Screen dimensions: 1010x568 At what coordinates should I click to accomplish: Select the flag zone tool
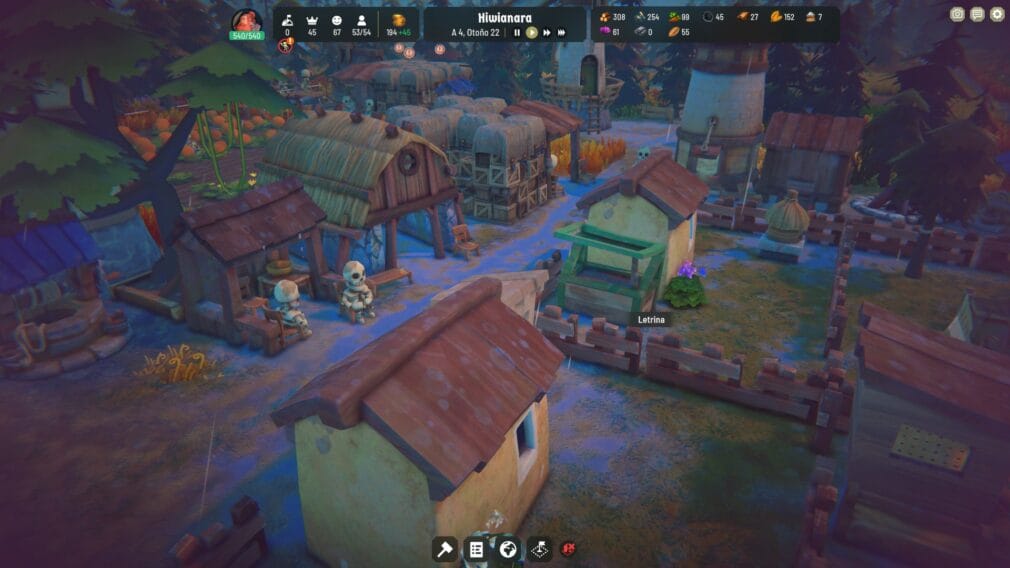540,548
